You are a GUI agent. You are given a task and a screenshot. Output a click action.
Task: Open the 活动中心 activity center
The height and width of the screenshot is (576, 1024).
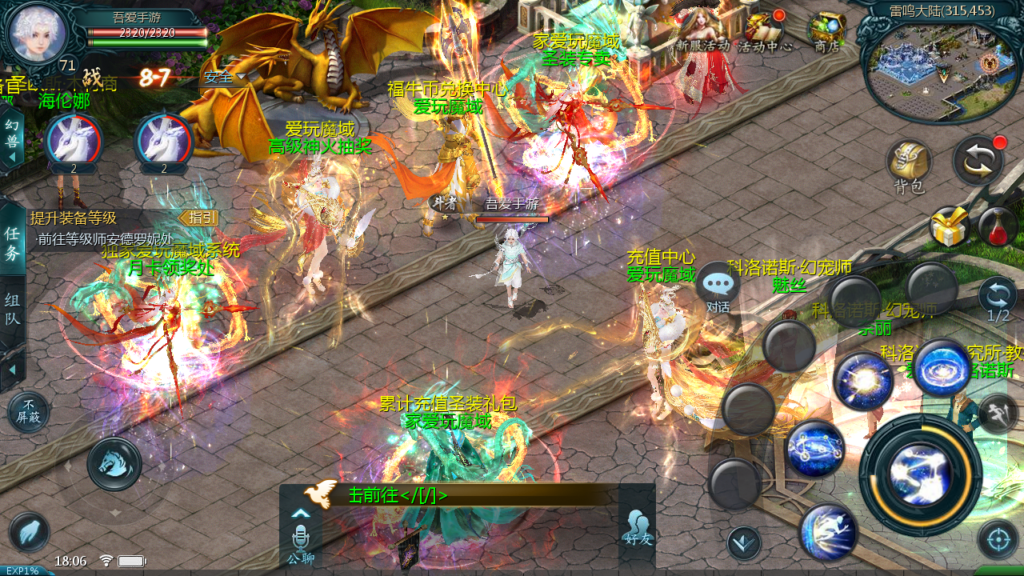pos(765,32)
